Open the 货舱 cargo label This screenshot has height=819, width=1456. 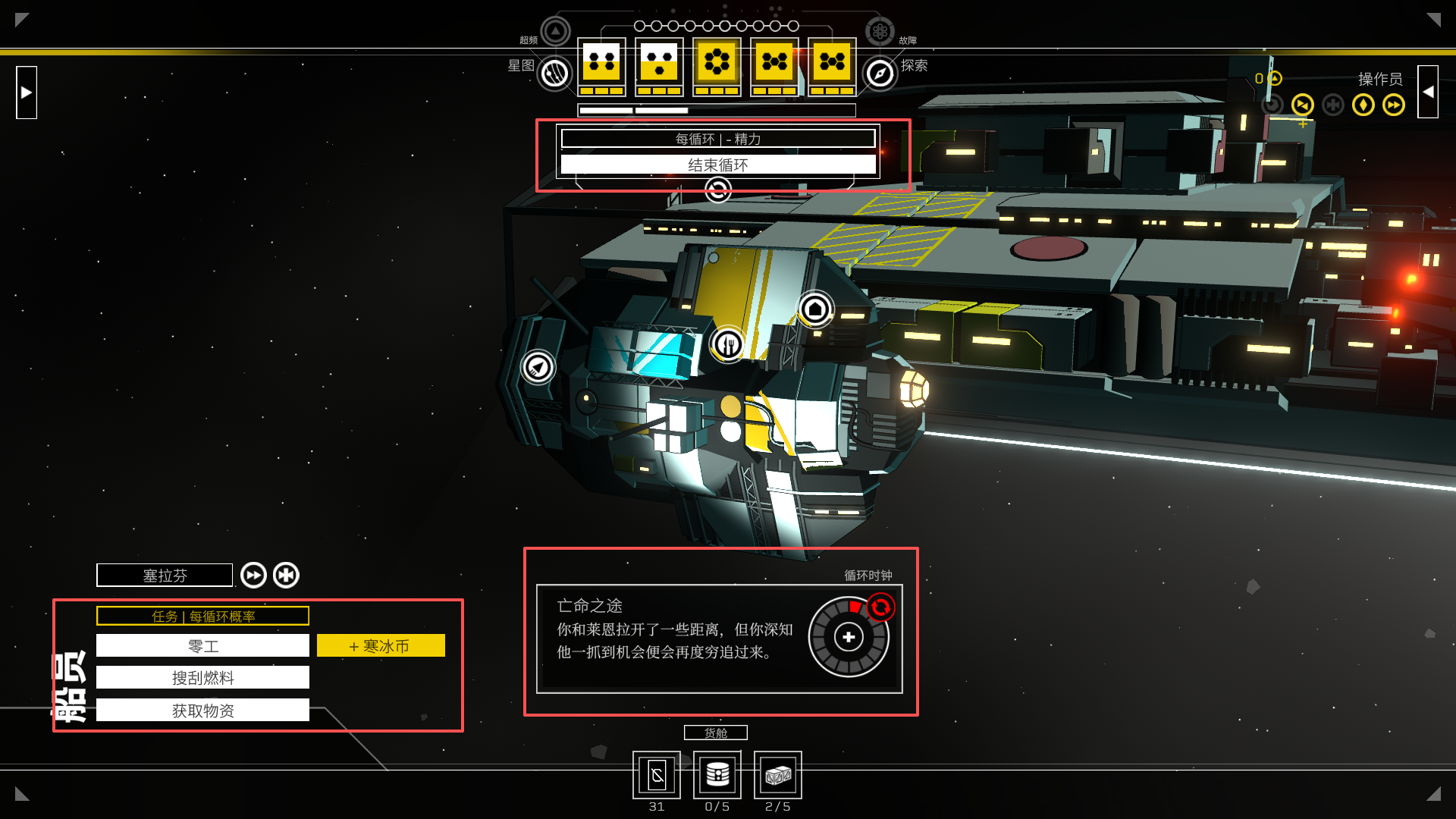715,733
